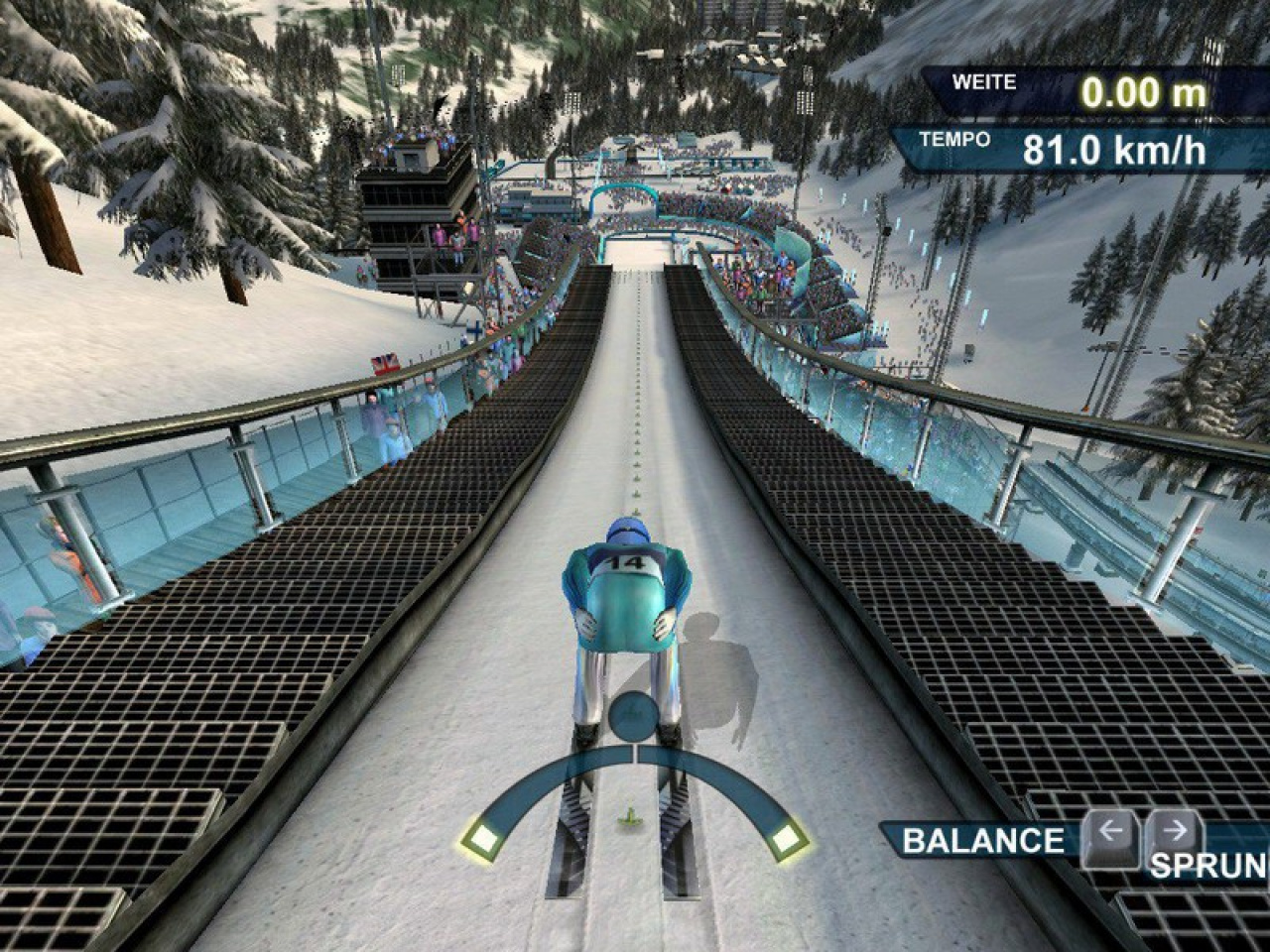The height and width of the screenshot is (952, 1270).
Task: Enable the balance indicator arc
Action: (629, 783)
